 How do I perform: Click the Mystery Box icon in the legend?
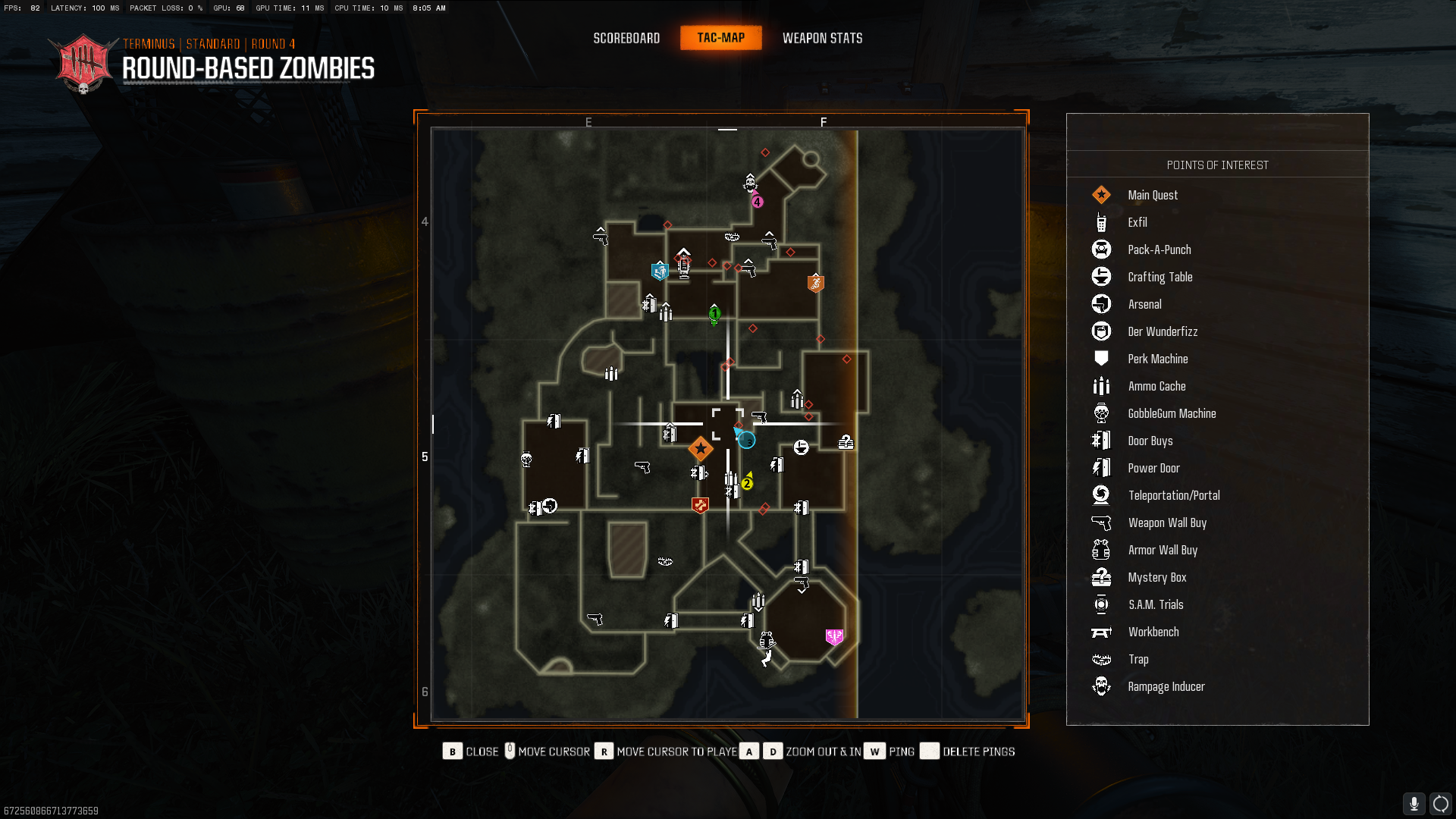point(1101,577)
